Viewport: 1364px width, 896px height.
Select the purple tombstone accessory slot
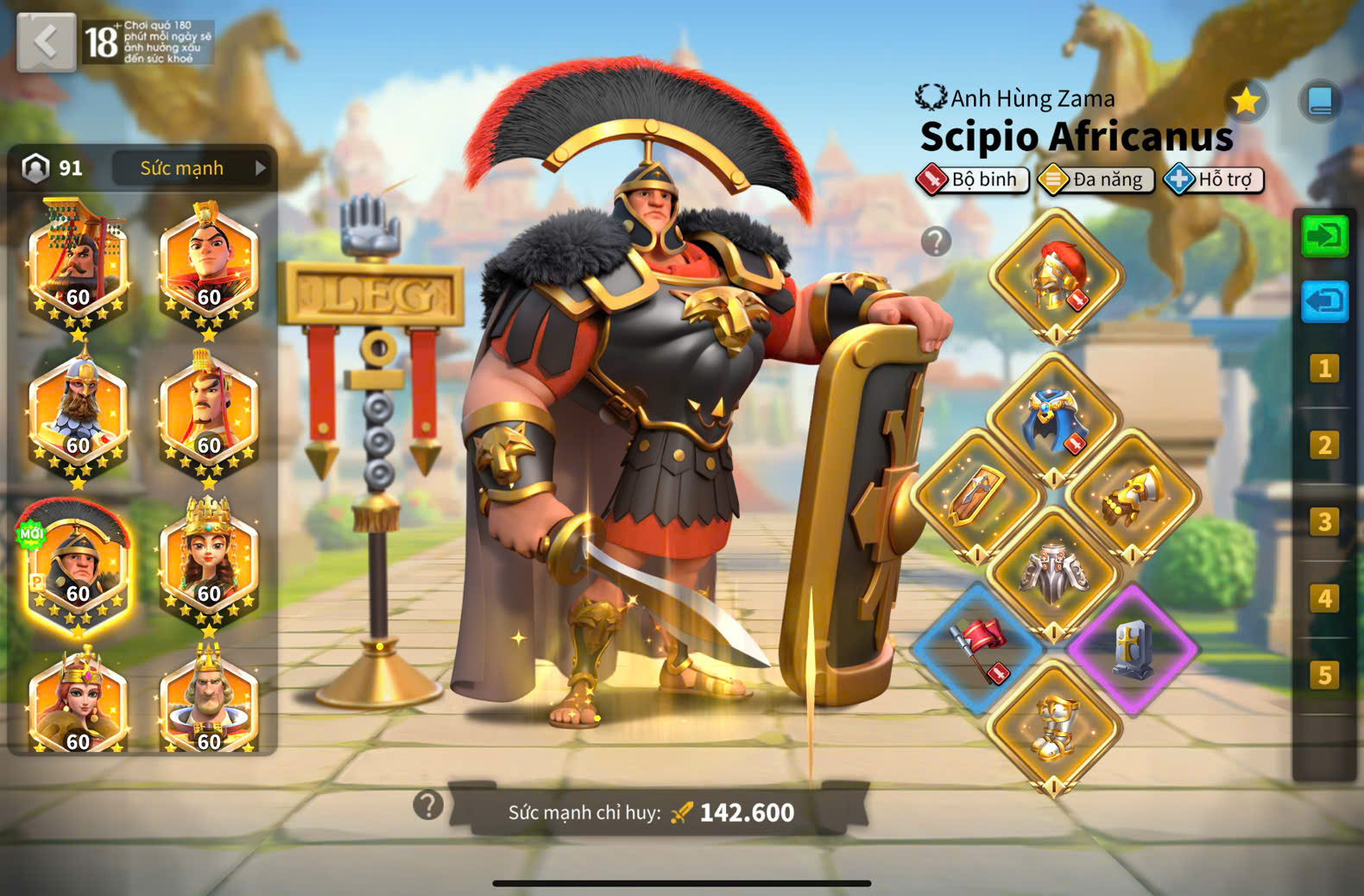tap(1132, 647)
